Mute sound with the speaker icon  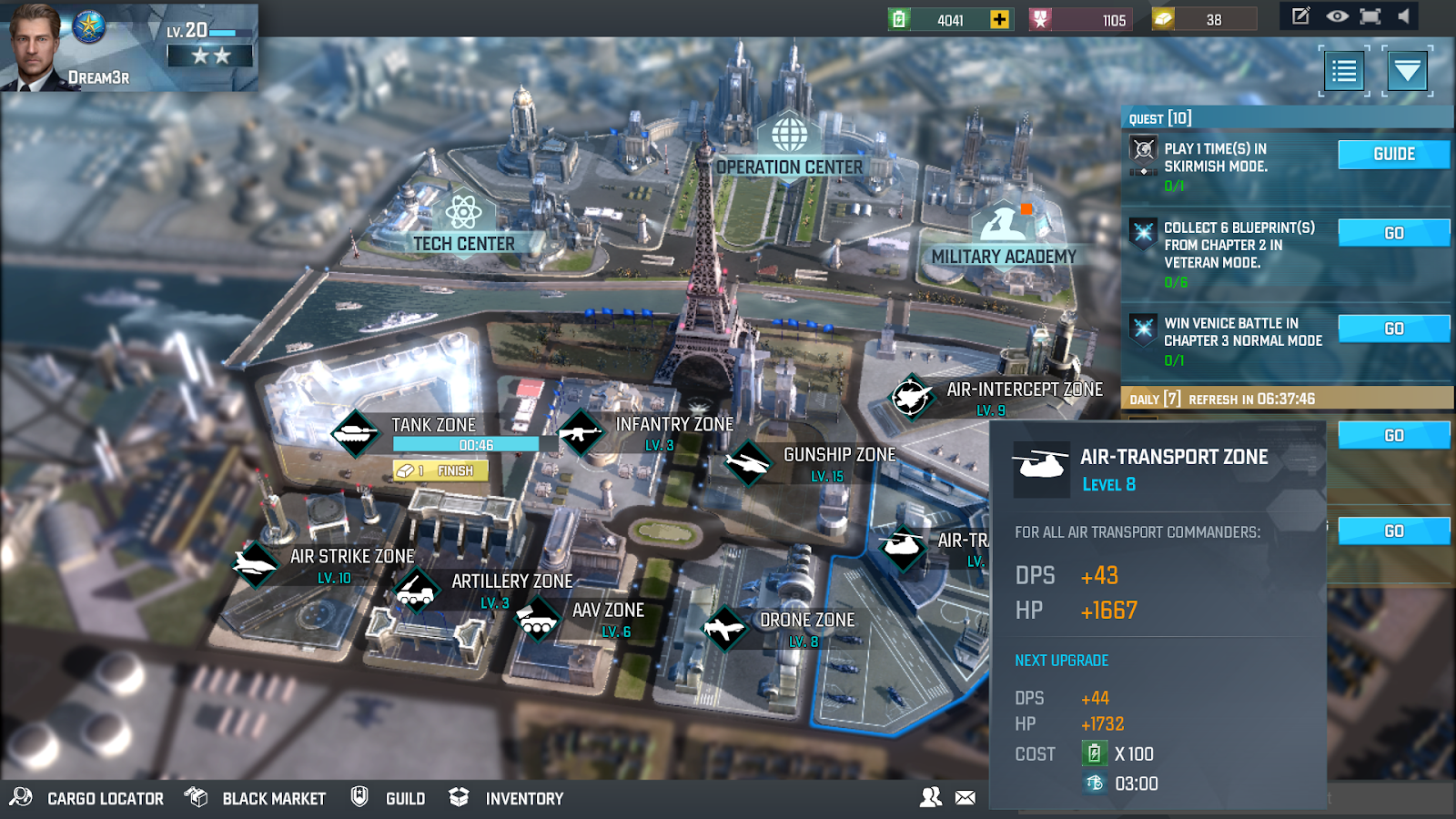pyautogui.click(x=1404, y=16)
